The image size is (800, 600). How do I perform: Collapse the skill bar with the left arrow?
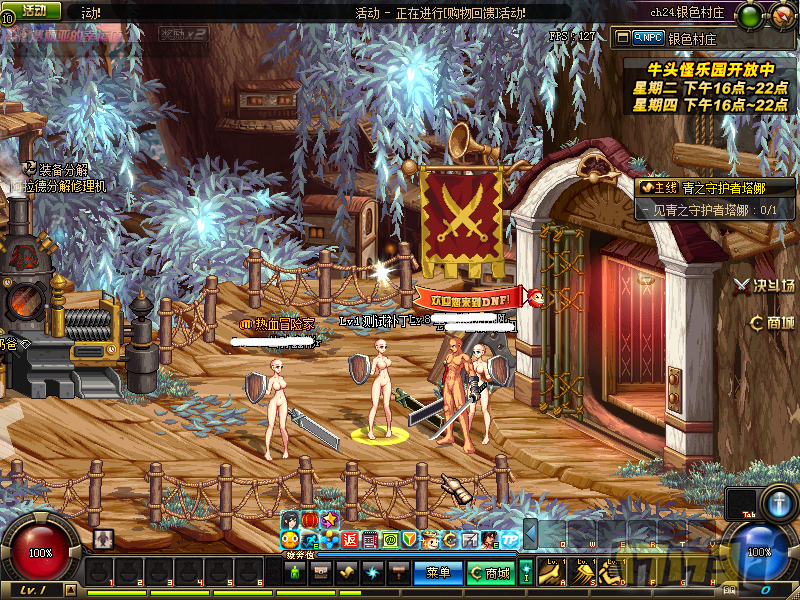[531, 533]
